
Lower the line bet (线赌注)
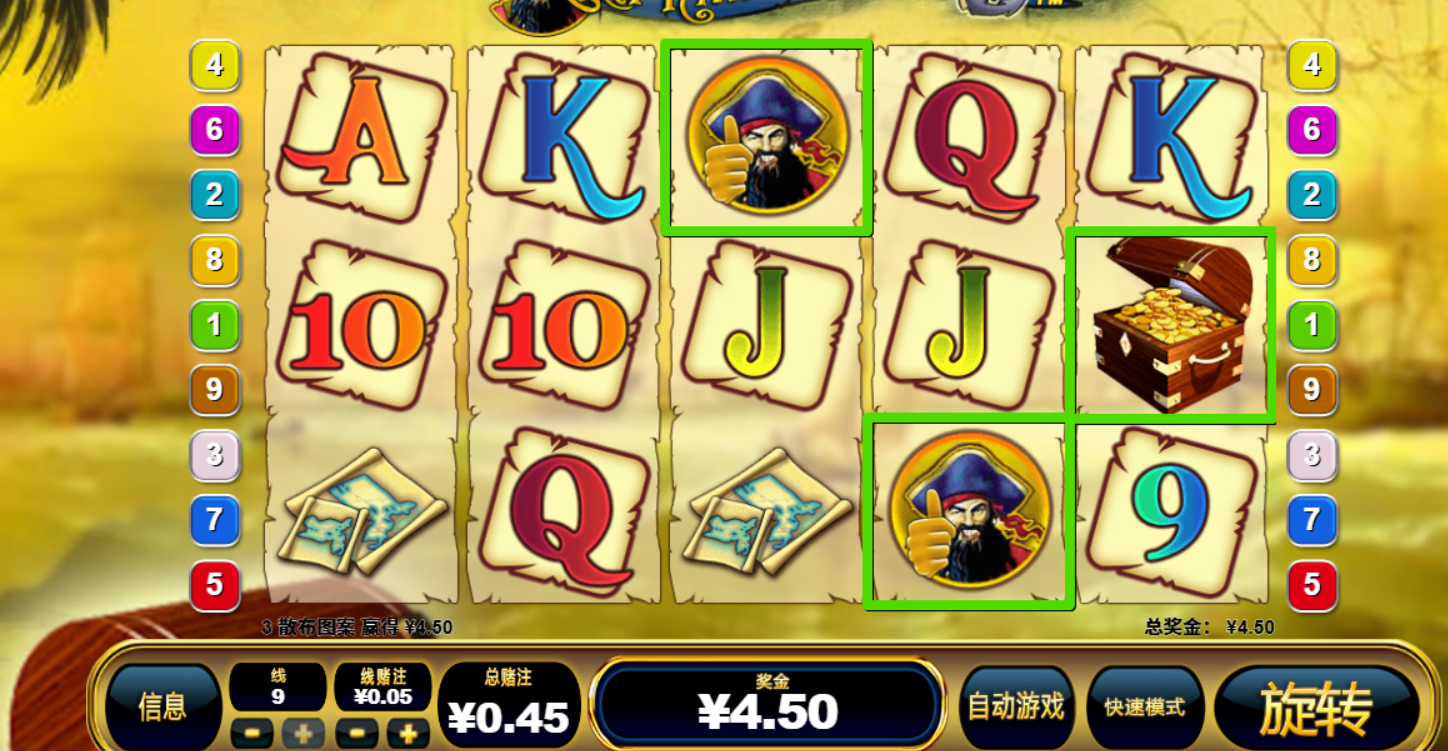tap(357, 733)
